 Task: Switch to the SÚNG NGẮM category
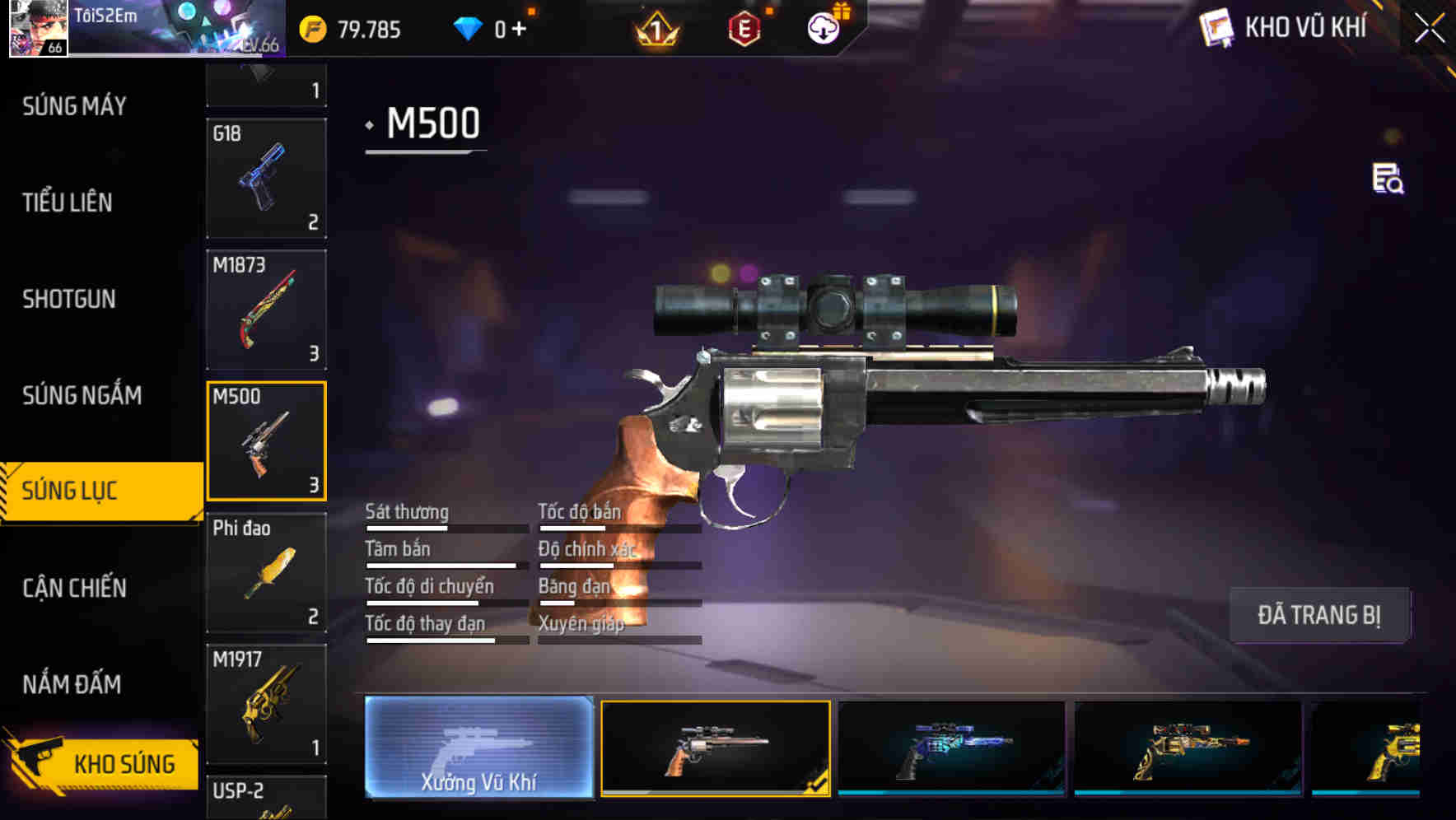pyautogui.click(x=80, y=395)
